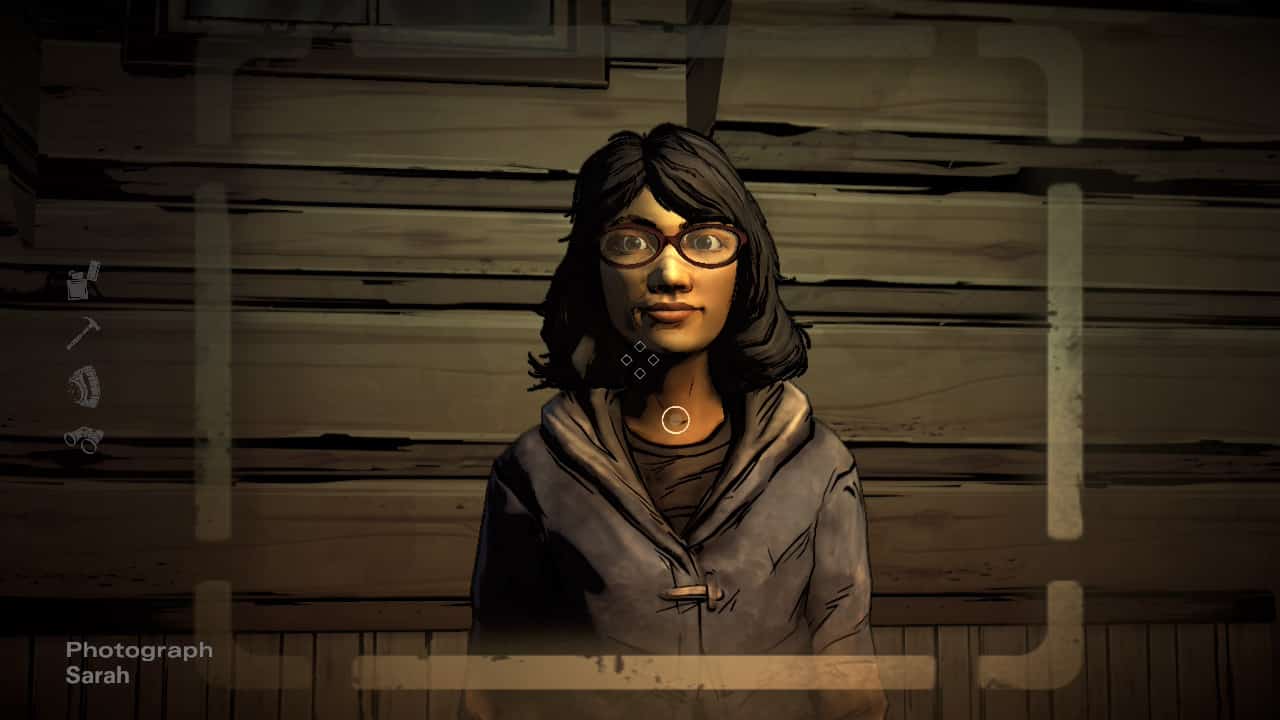Pick the binoculars from the inventory

click(x=83, y=439)
